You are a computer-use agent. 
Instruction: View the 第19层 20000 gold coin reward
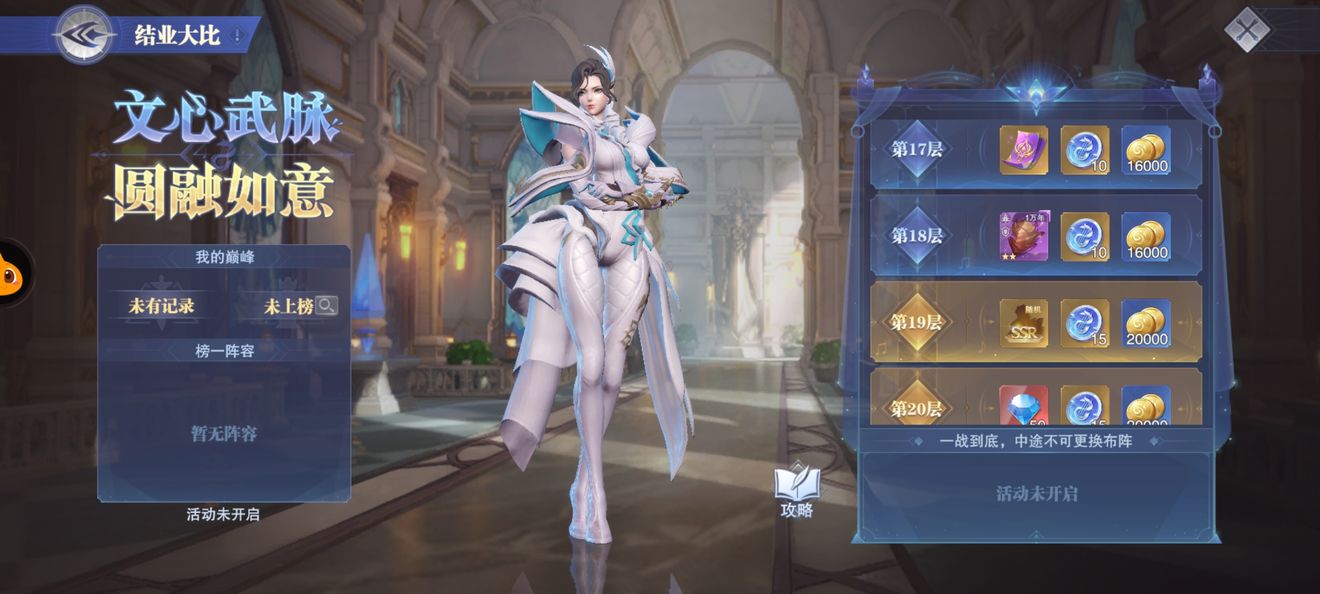pyautogui.click(x=1146, y=323)
